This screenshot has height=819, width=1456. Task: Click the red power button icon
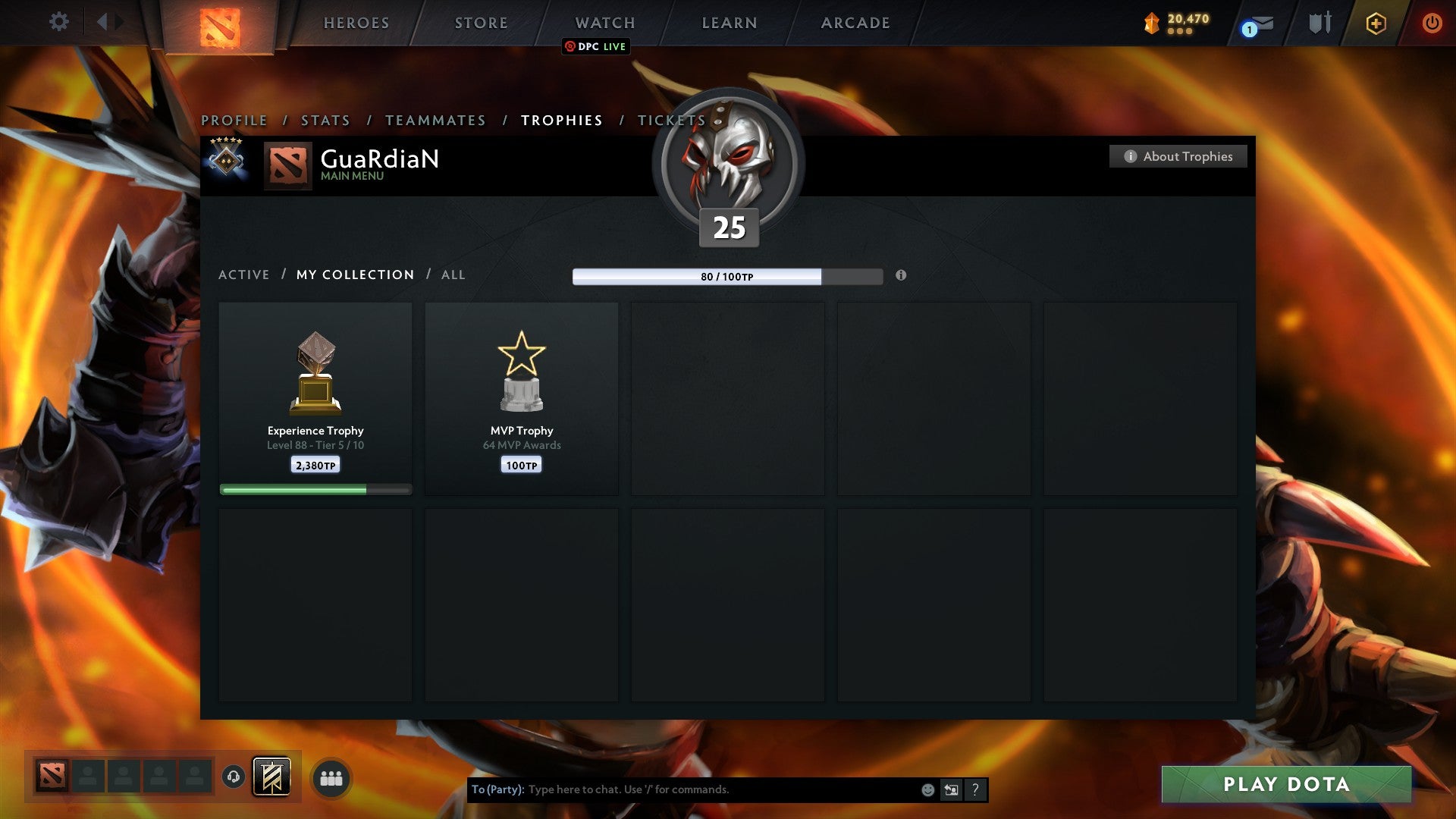click(1432, 23)
